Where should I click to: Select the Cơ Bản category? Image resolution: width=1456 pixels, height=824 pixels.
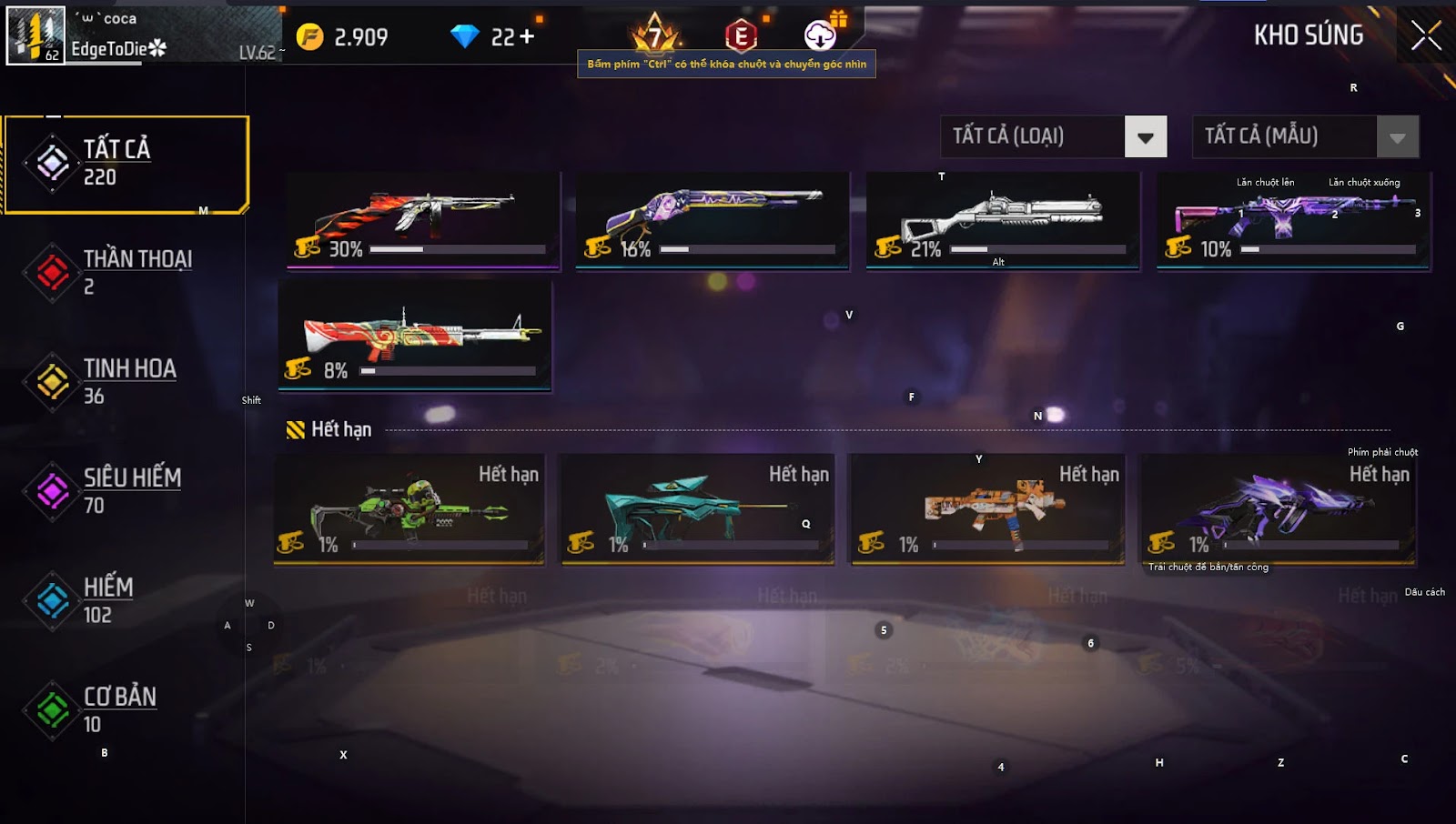[126, 710]
